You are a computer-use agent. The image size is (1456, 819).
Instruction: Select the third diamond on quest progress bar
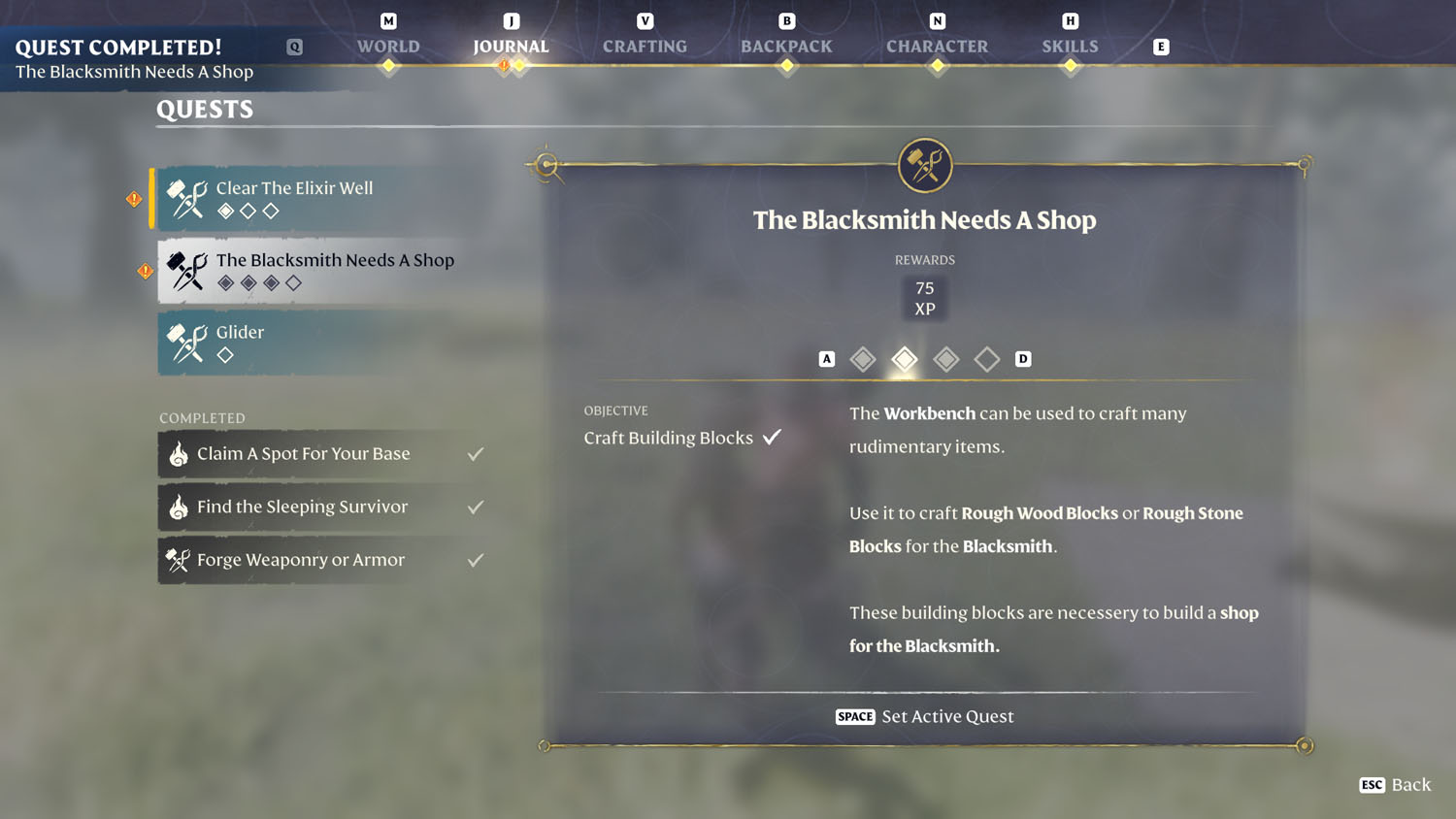pyautogui.click(x=945, y=358)
